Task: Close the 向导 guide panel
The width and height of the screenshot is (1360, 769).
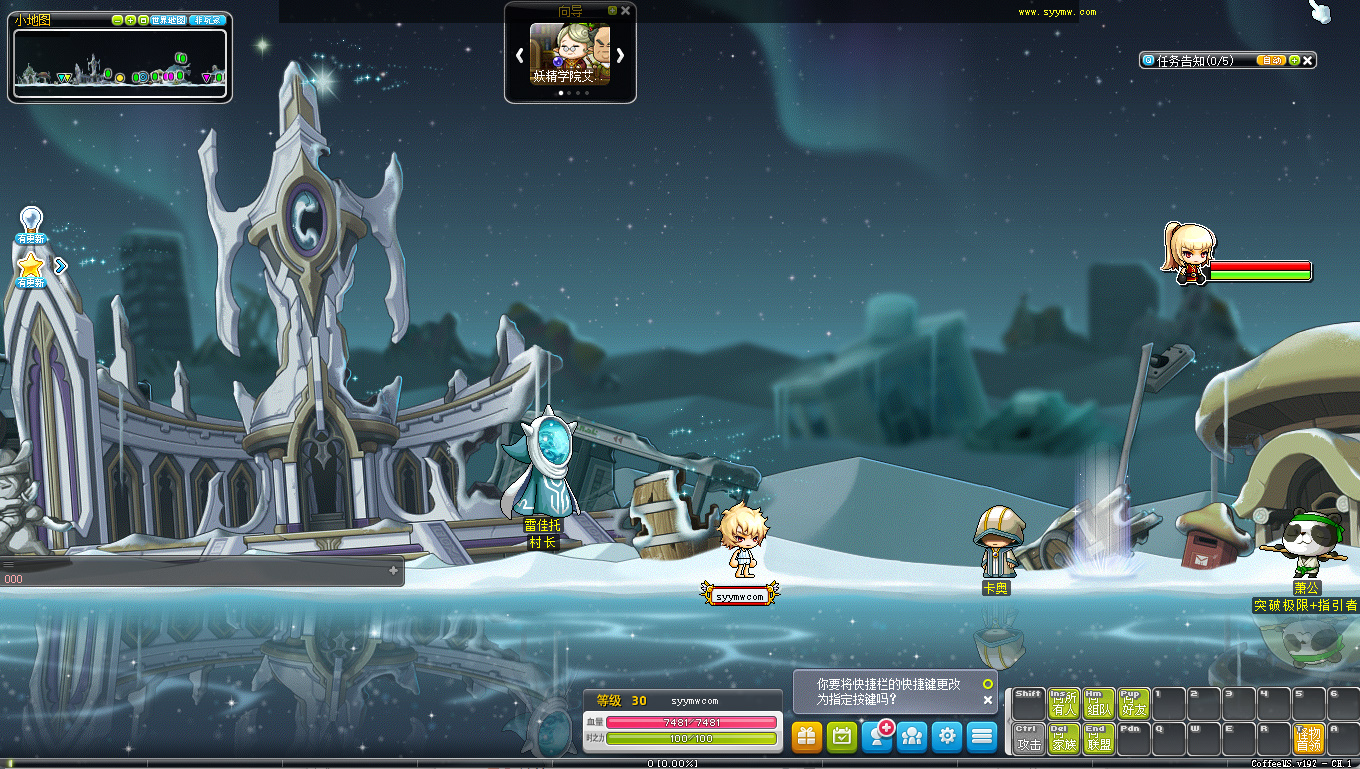Action: coord(626,11)
